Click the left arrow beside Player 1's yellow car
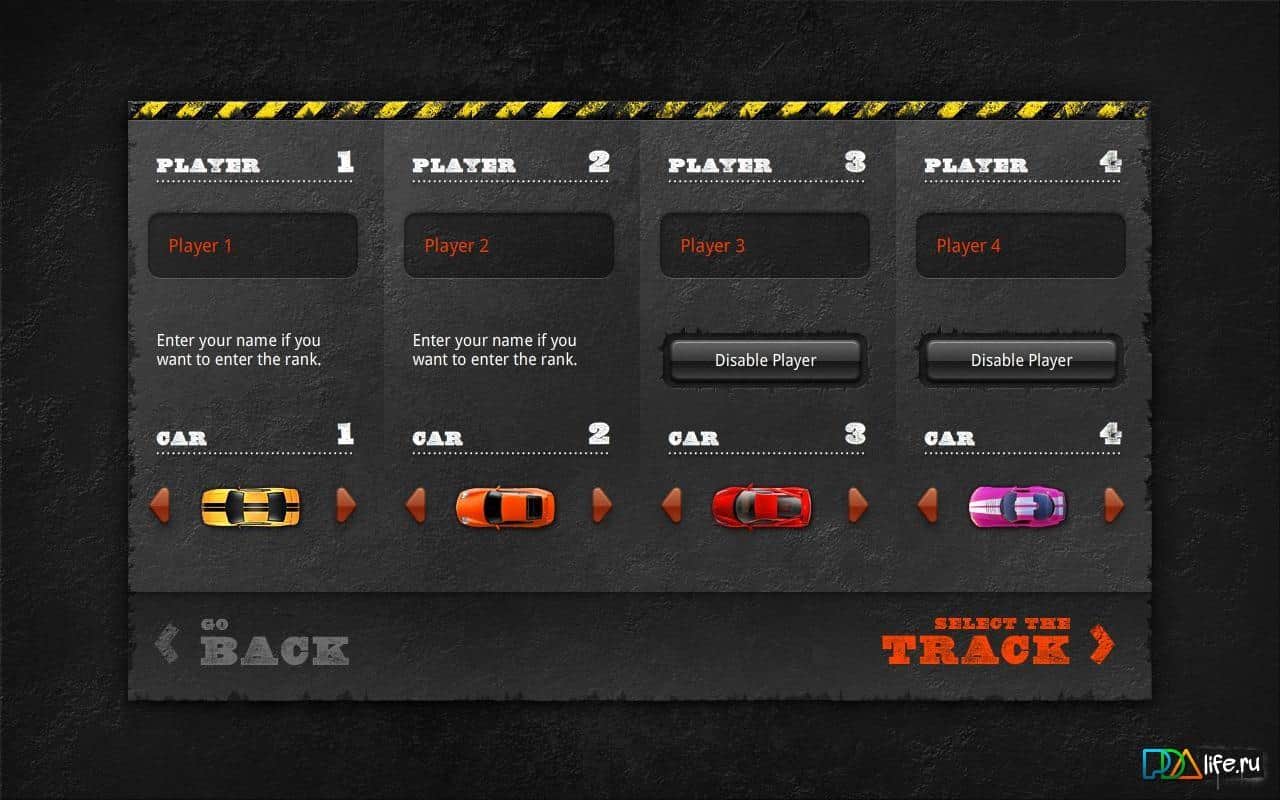This screenshot has width=1280, height=800. (160, 507)
